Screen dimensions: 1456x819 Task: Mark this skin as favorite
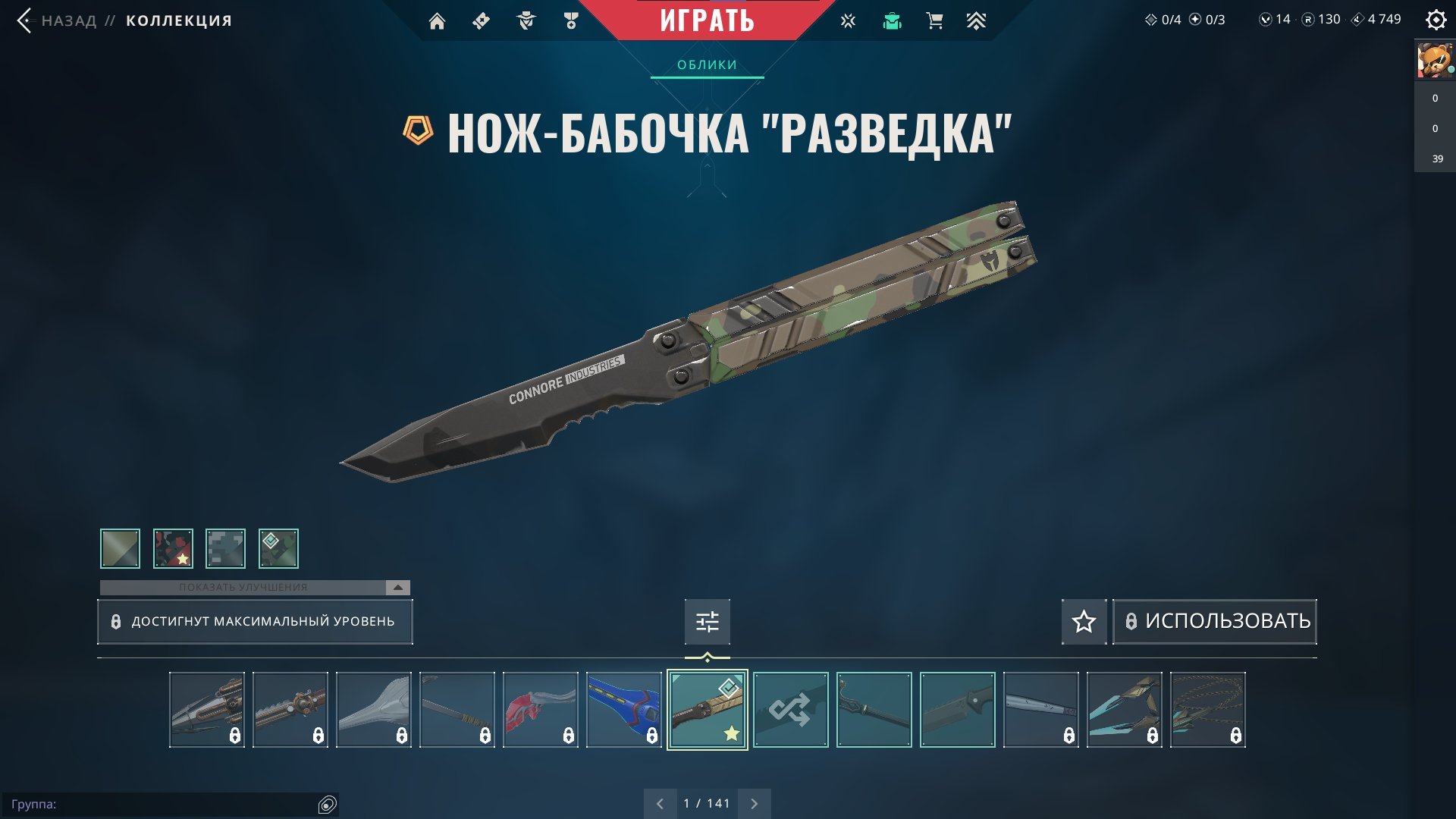coord(1084,622)
